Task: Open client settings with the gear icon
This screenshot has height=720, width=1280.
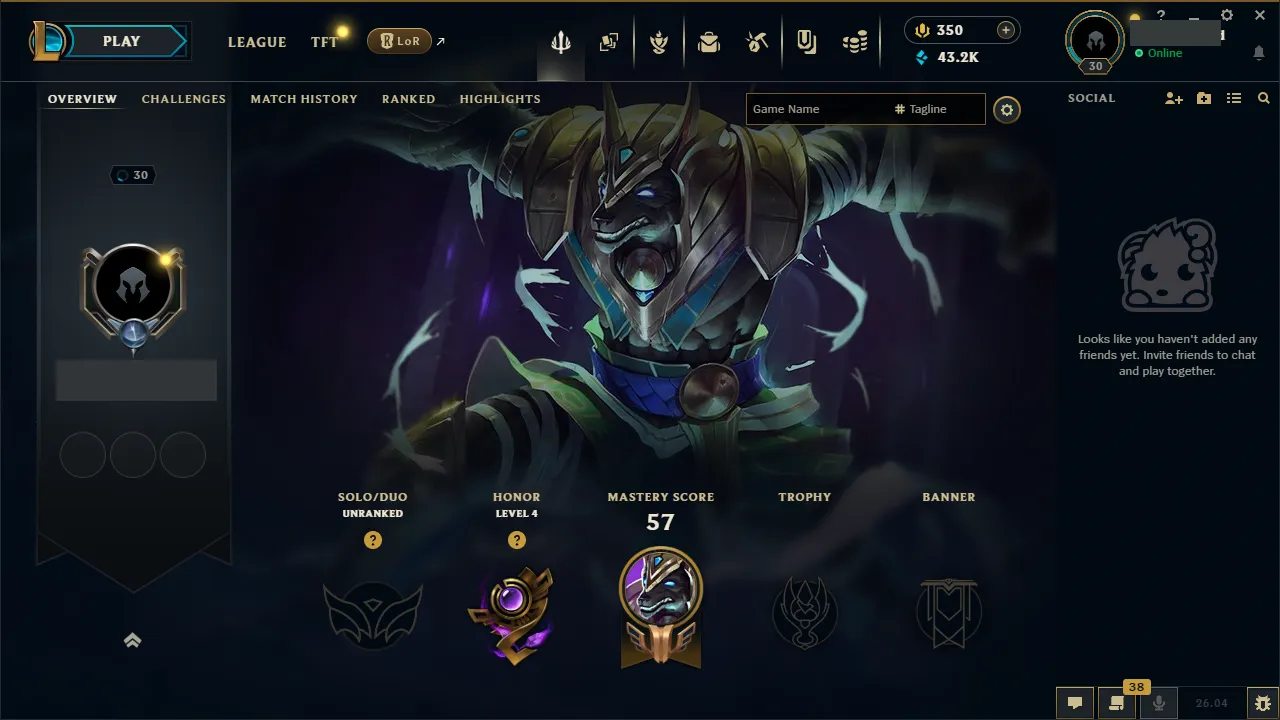Action: coord(1226,14)
